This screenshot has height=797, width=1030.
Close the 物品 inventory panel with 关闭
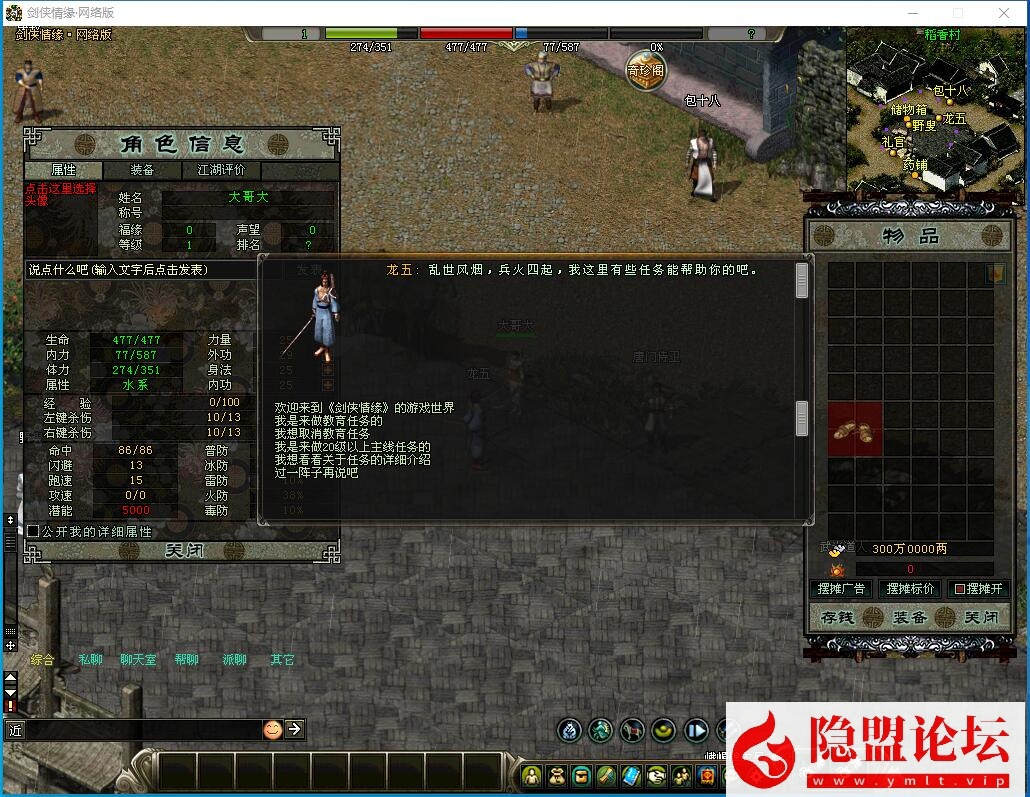coord(981,618)
